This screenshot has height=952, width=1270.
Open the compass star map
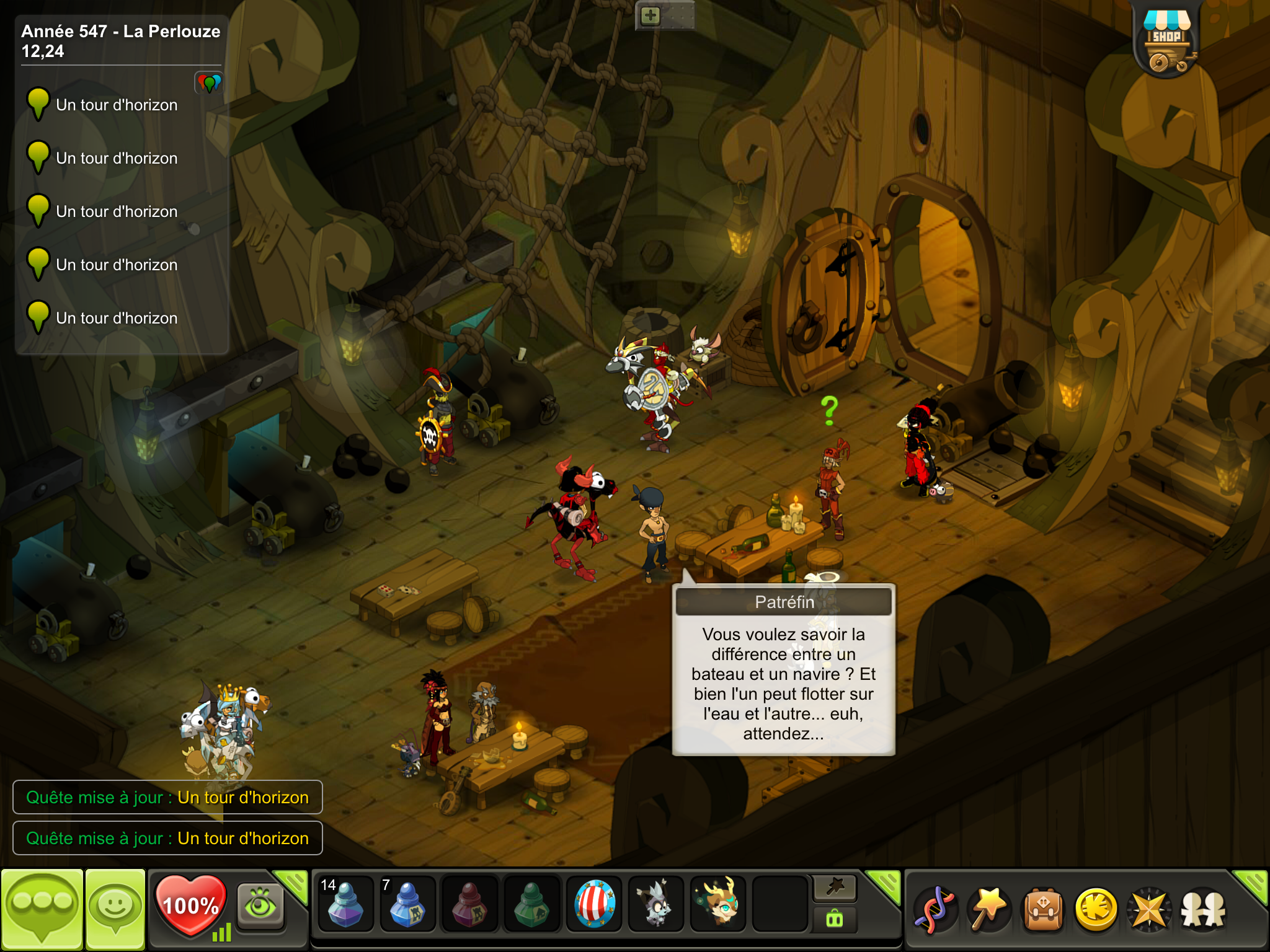(1150, 909)
